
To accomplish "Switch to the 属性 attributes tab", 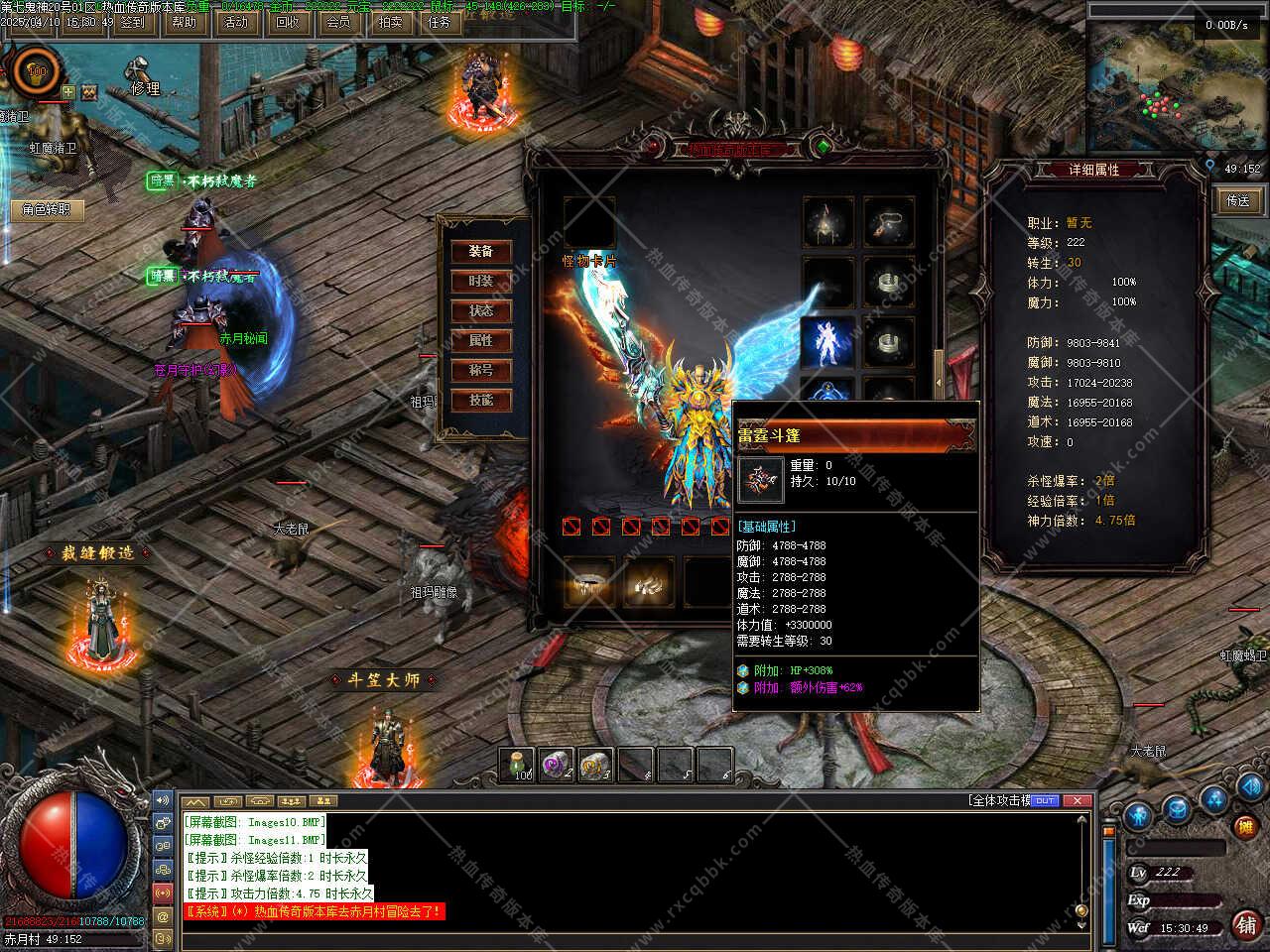I will click(x=481, y=341).
